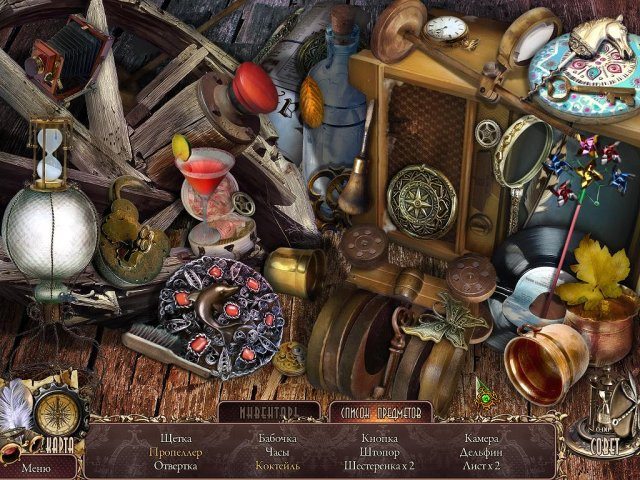Click Бабочка in the item list
This screenshot has width=640, height=480.
(277, 438)
